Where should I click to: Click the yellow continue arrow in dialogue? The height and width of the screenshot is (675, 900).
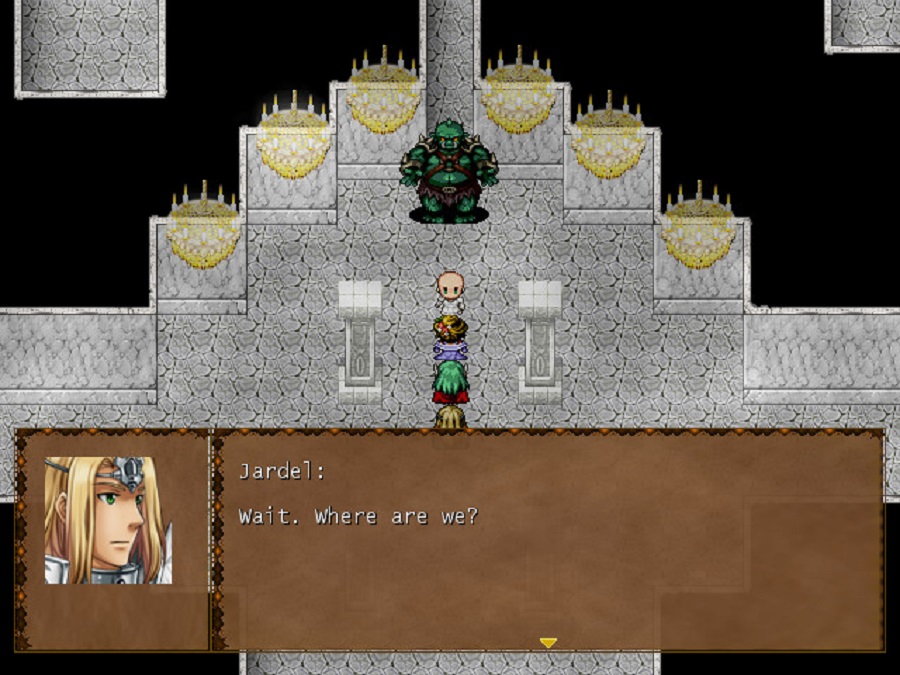coord(548,643)
